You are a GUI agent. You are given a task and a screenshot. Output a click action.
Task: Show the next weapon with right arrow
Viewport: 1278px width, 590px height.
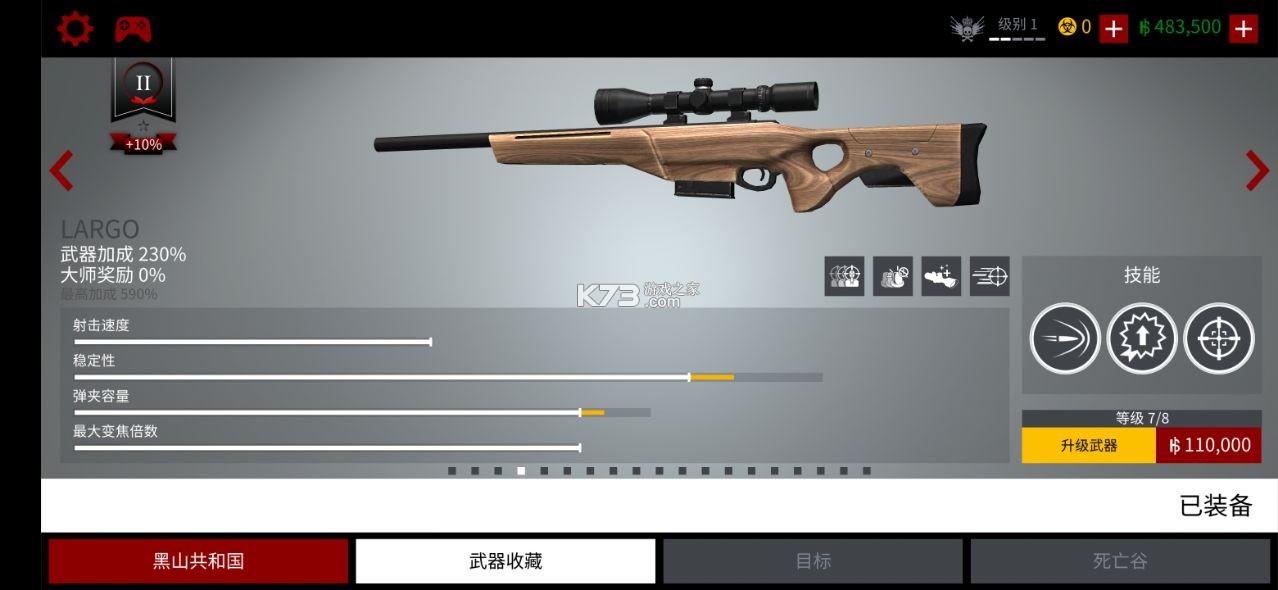click(1256, 171)
